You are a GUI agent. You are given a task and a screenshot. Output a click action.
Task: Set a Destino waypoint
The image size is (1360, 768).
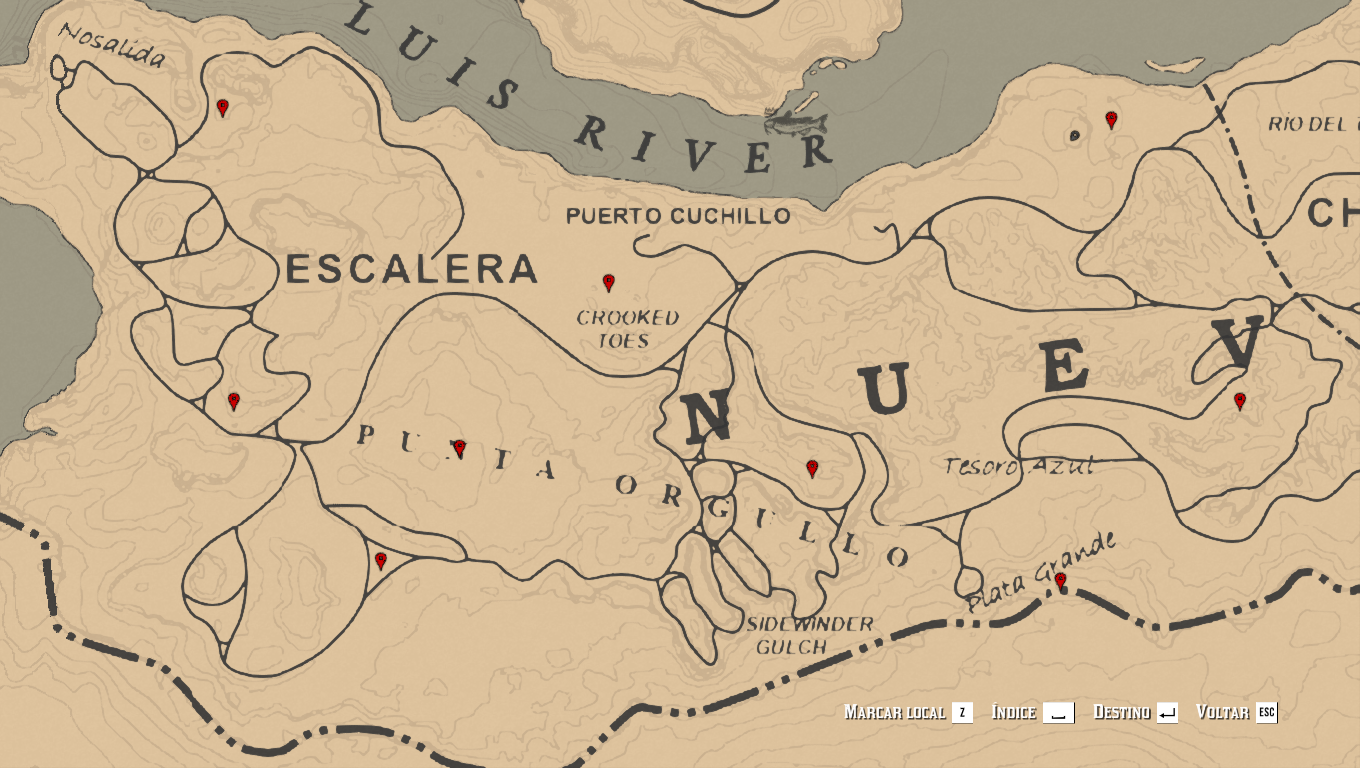pos(1135,712)
